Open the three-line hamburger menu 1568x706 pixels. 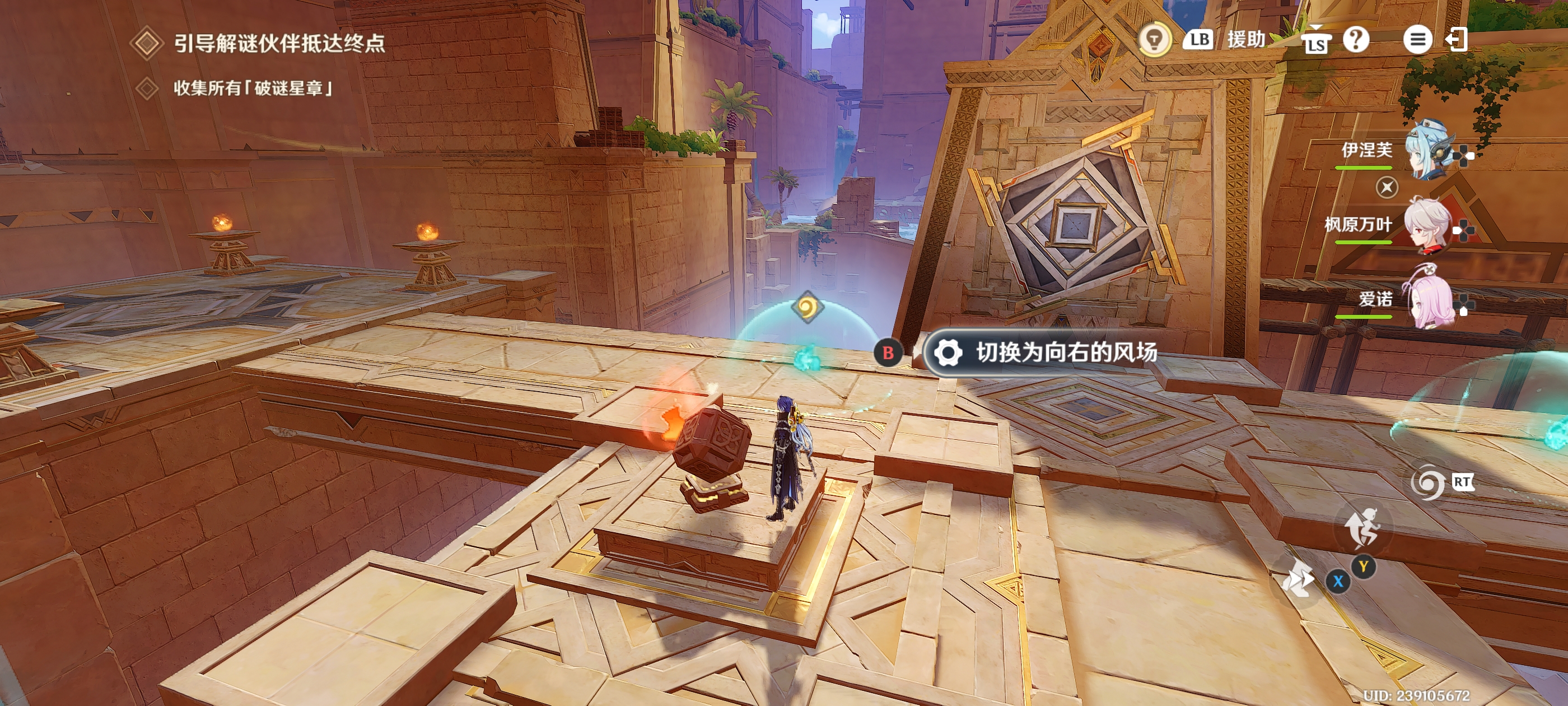click(1417, 40)
